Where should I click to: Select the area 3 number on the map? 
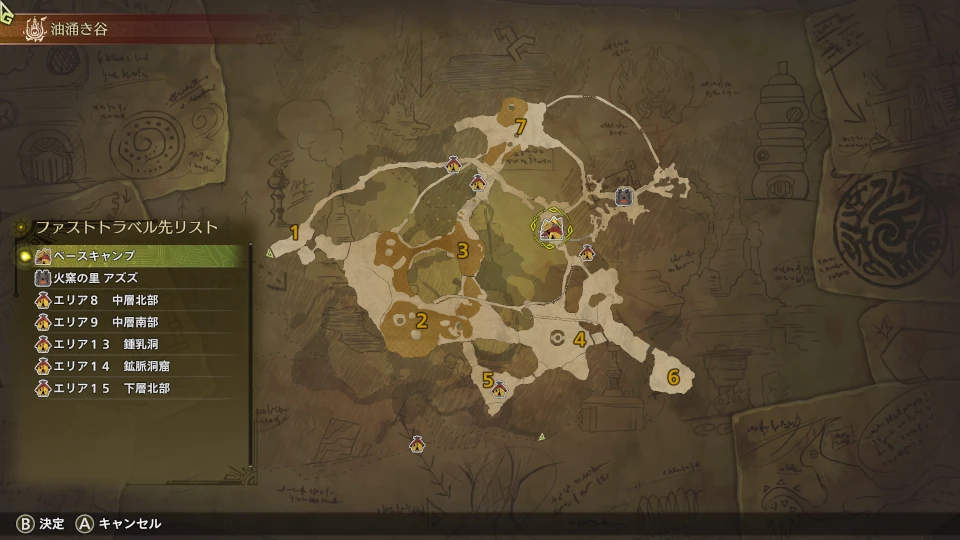pos(462,250)
